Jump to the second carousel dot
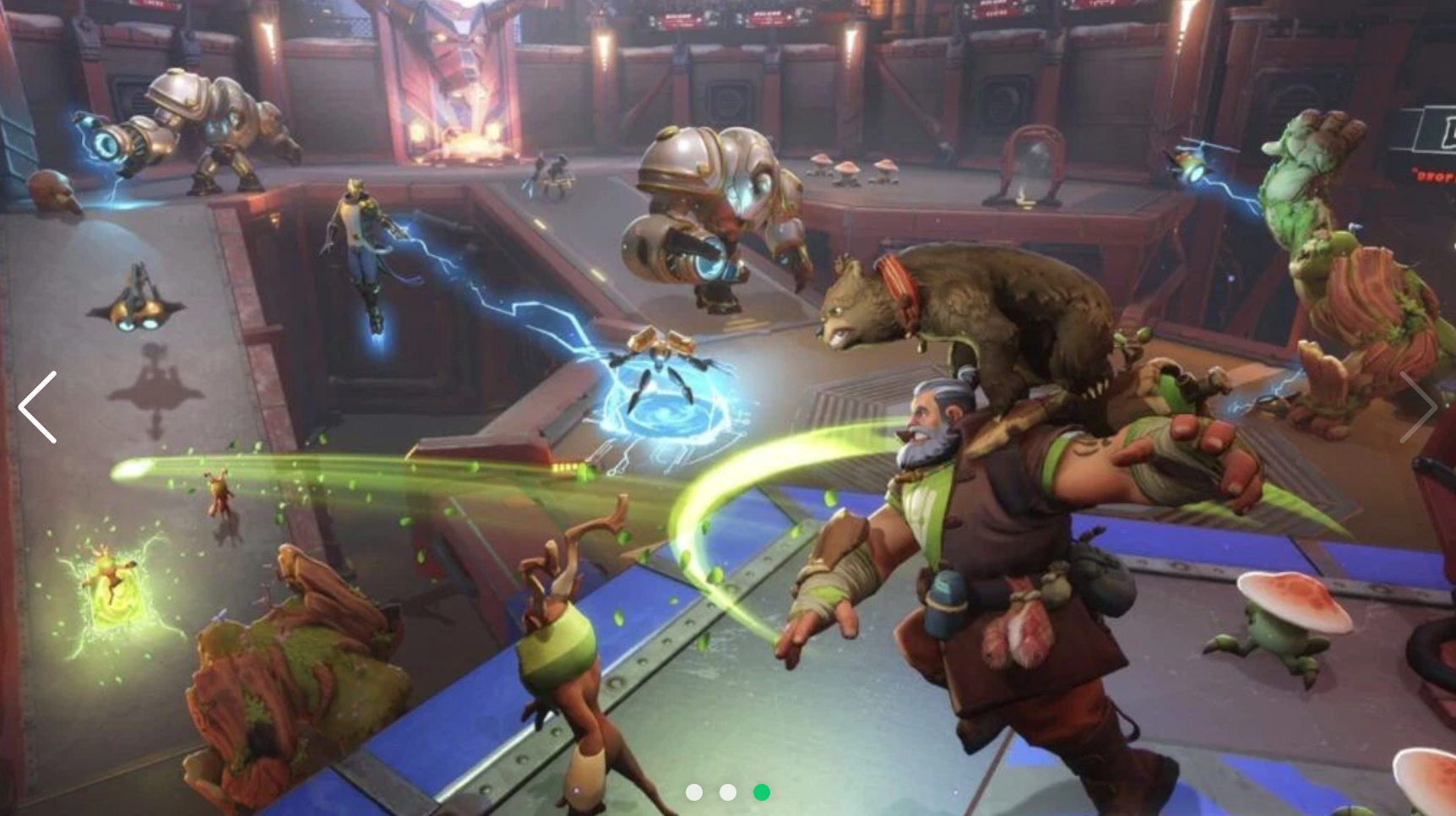 click(728, 792)
